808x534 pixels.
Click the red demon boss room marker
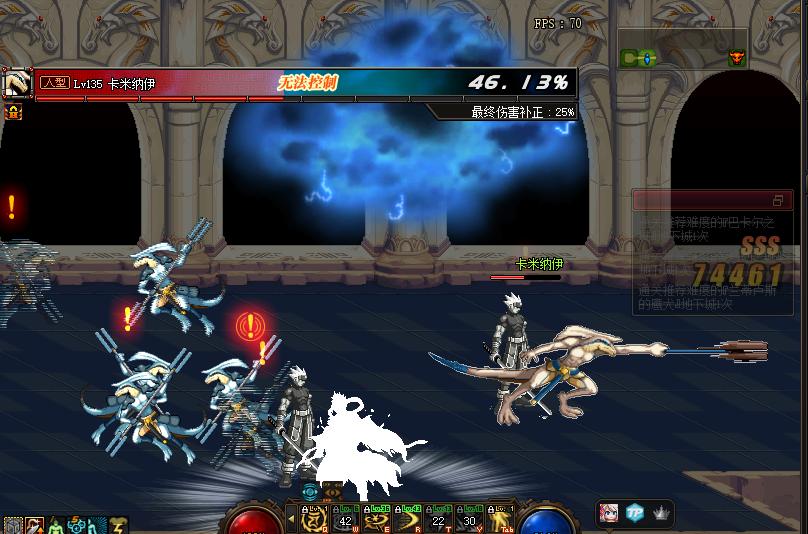(737, 59)
